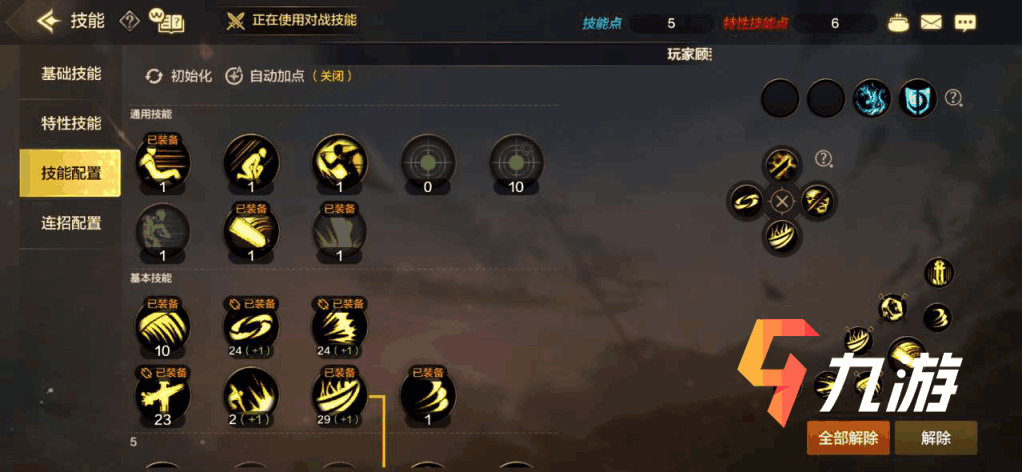1022x472 pixels.
Task: Select the blue shield buff slot
Action: tap(917, 98)
